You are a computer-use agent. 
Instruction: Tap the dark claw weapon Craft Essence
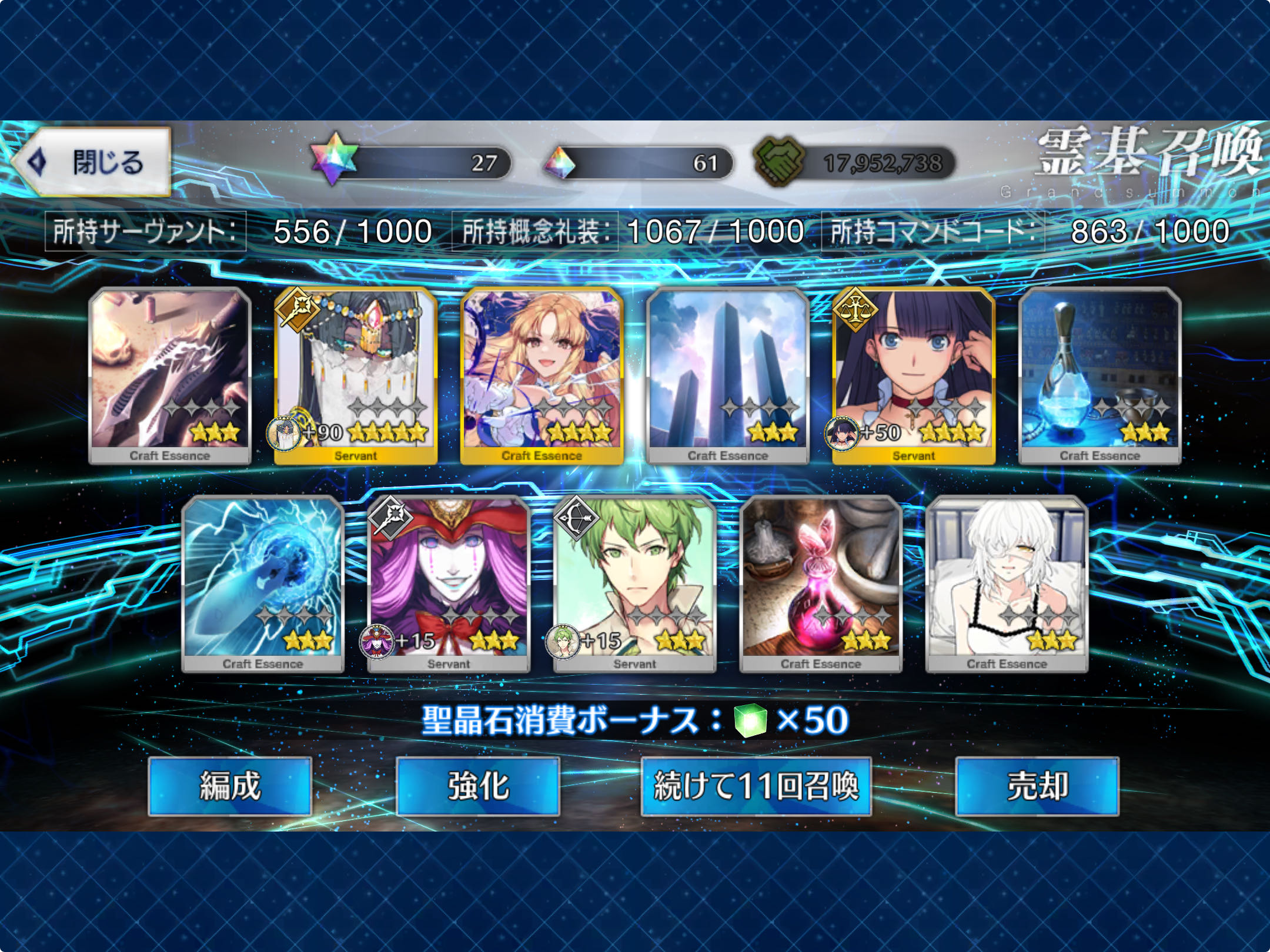coord(170,376)
